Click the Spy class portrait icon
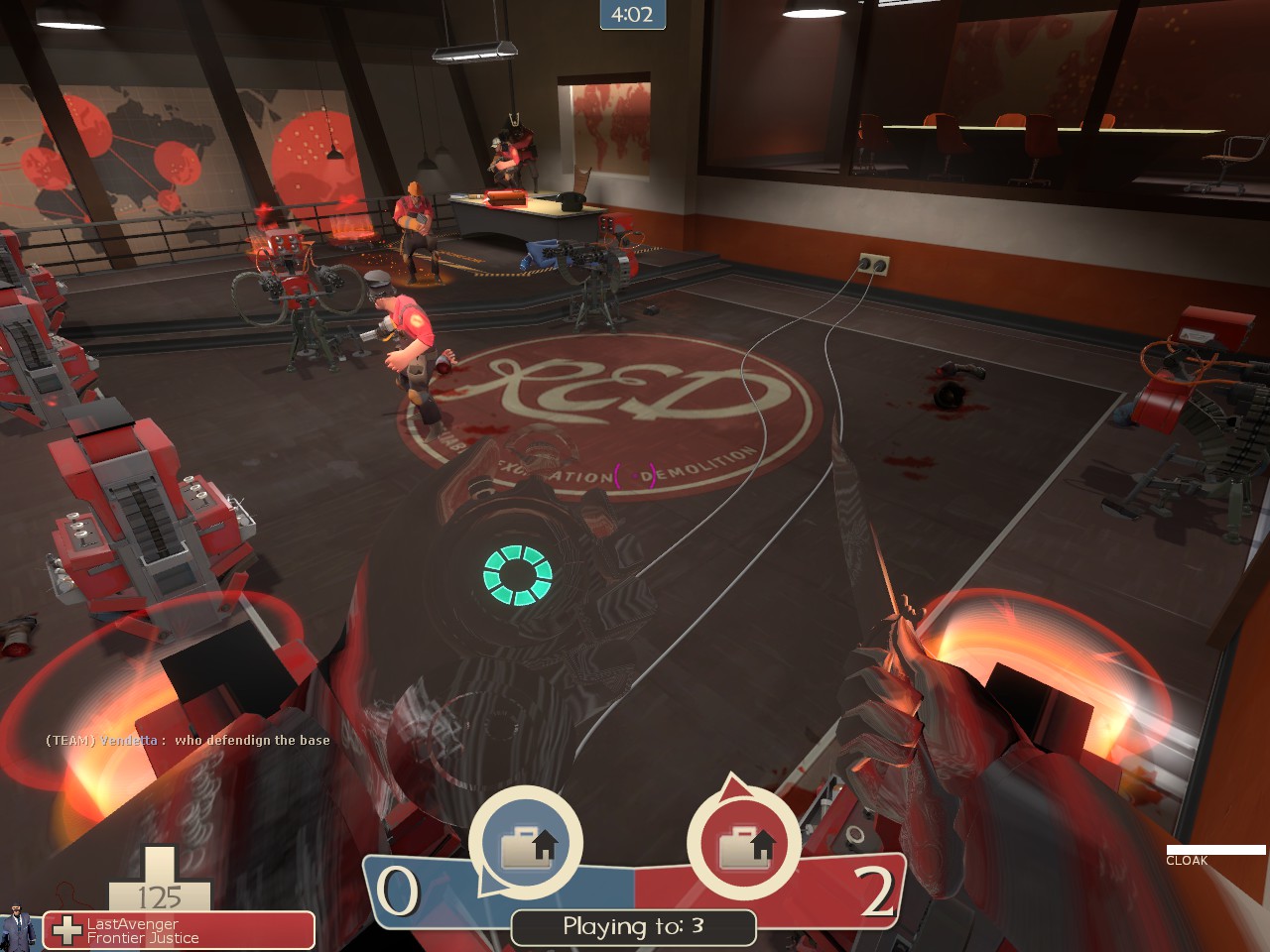Viewport: 1270px width, 952px height. pos(18,928)
